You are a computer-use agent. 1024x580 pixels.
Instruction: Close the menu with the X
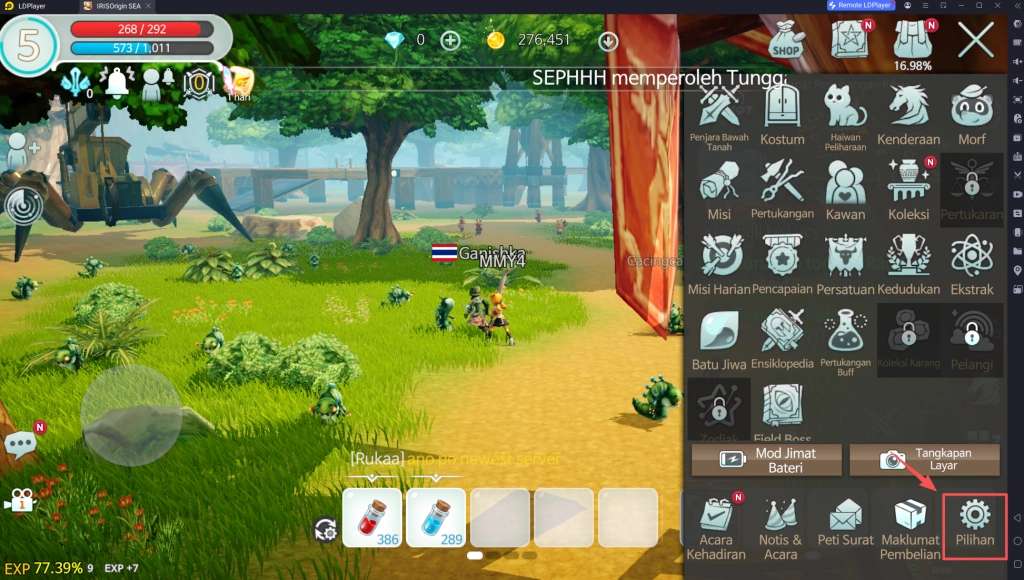(974, 41)
